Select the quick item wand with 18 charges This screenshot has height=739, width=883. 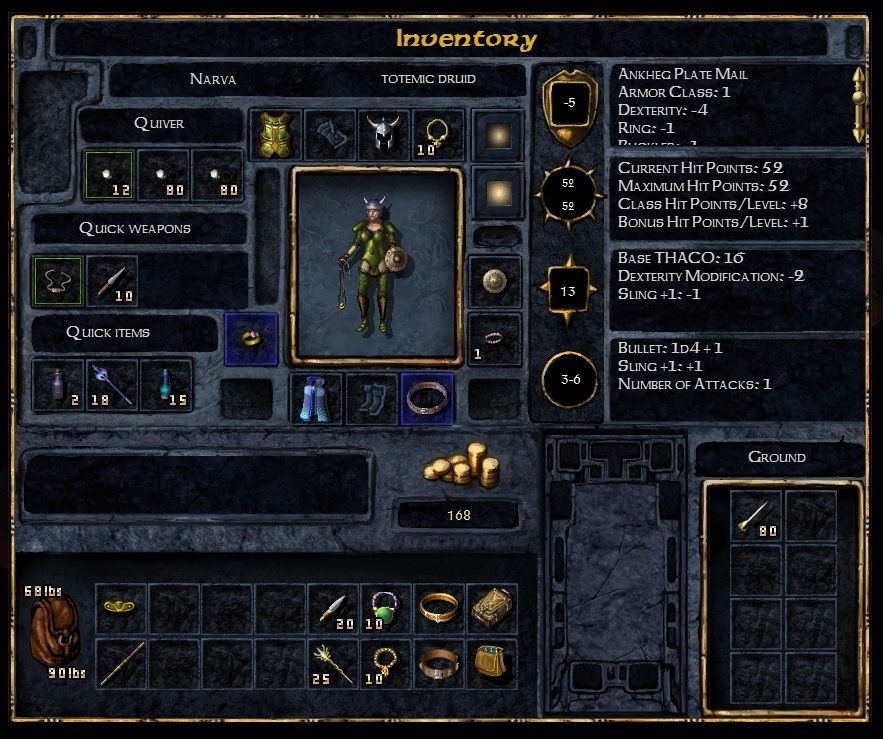point(112,386)
